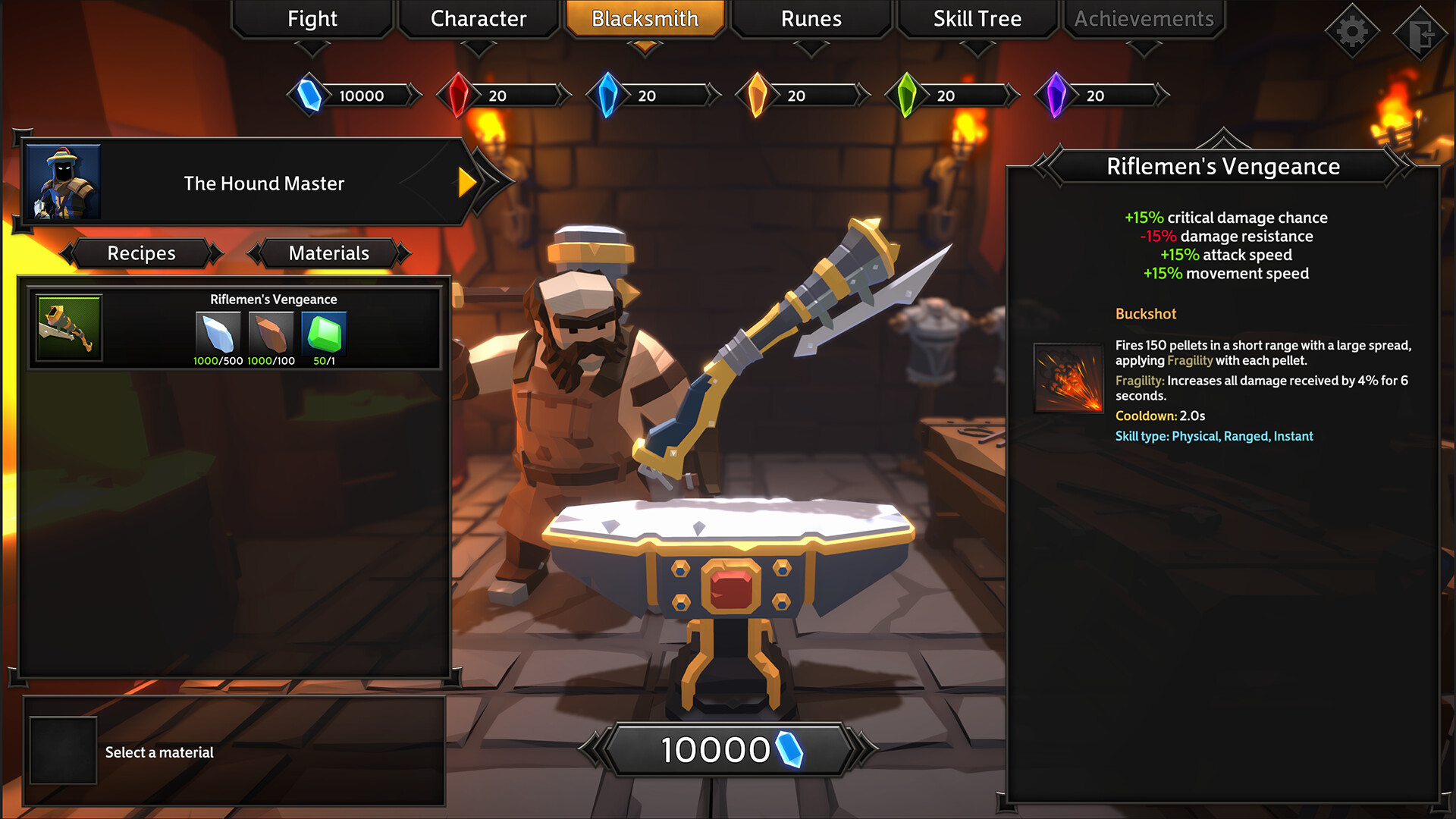Viewport: 1456px width, 819px height.
Task: Click the blue gem currency icon
Action: 309,96
